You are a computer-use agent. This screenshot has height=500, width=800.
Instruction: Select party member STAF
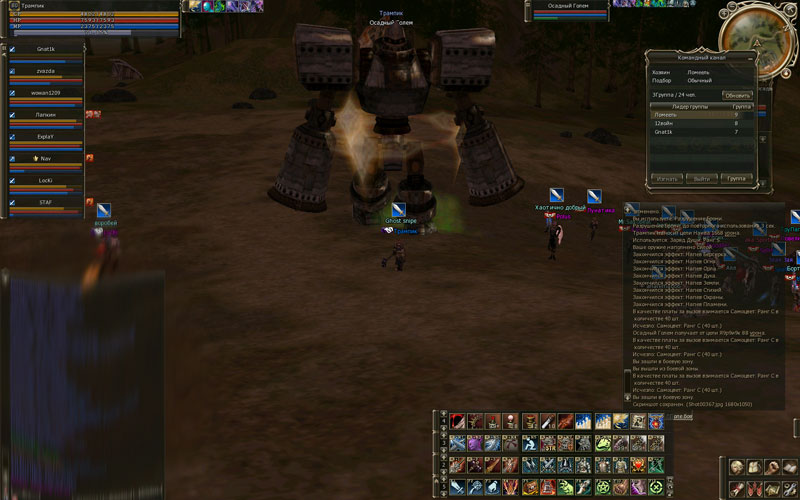click(47, 203)
